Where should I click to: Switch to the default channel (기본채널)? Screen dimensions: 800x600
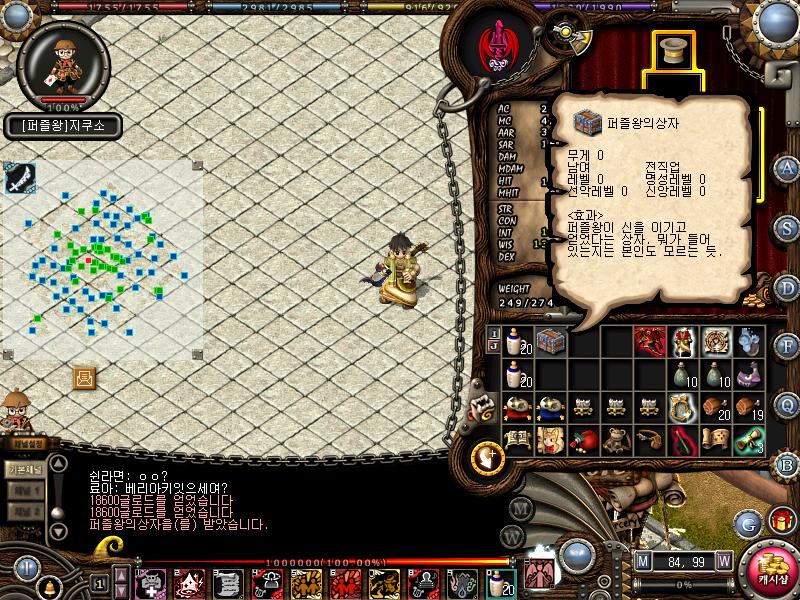[23, 469]
